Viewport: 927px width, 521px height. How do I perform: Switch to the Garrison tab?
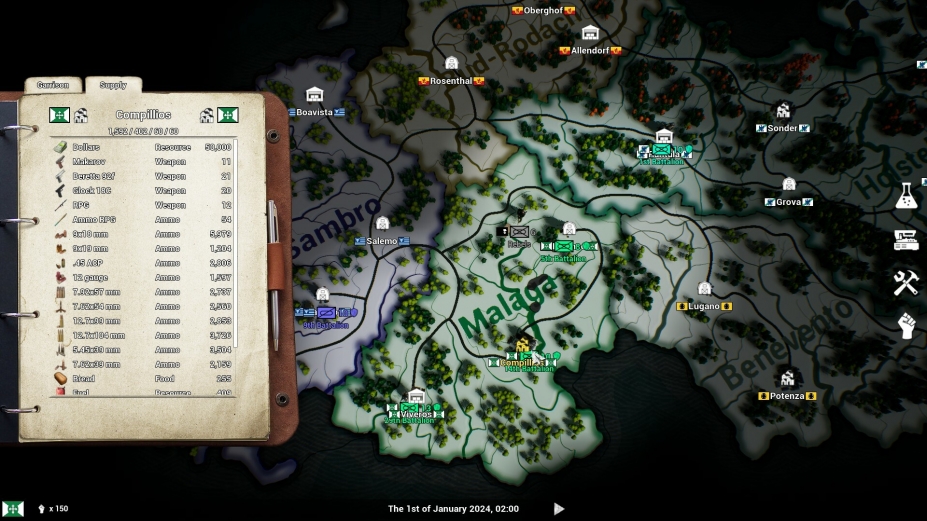coord(52,86)
